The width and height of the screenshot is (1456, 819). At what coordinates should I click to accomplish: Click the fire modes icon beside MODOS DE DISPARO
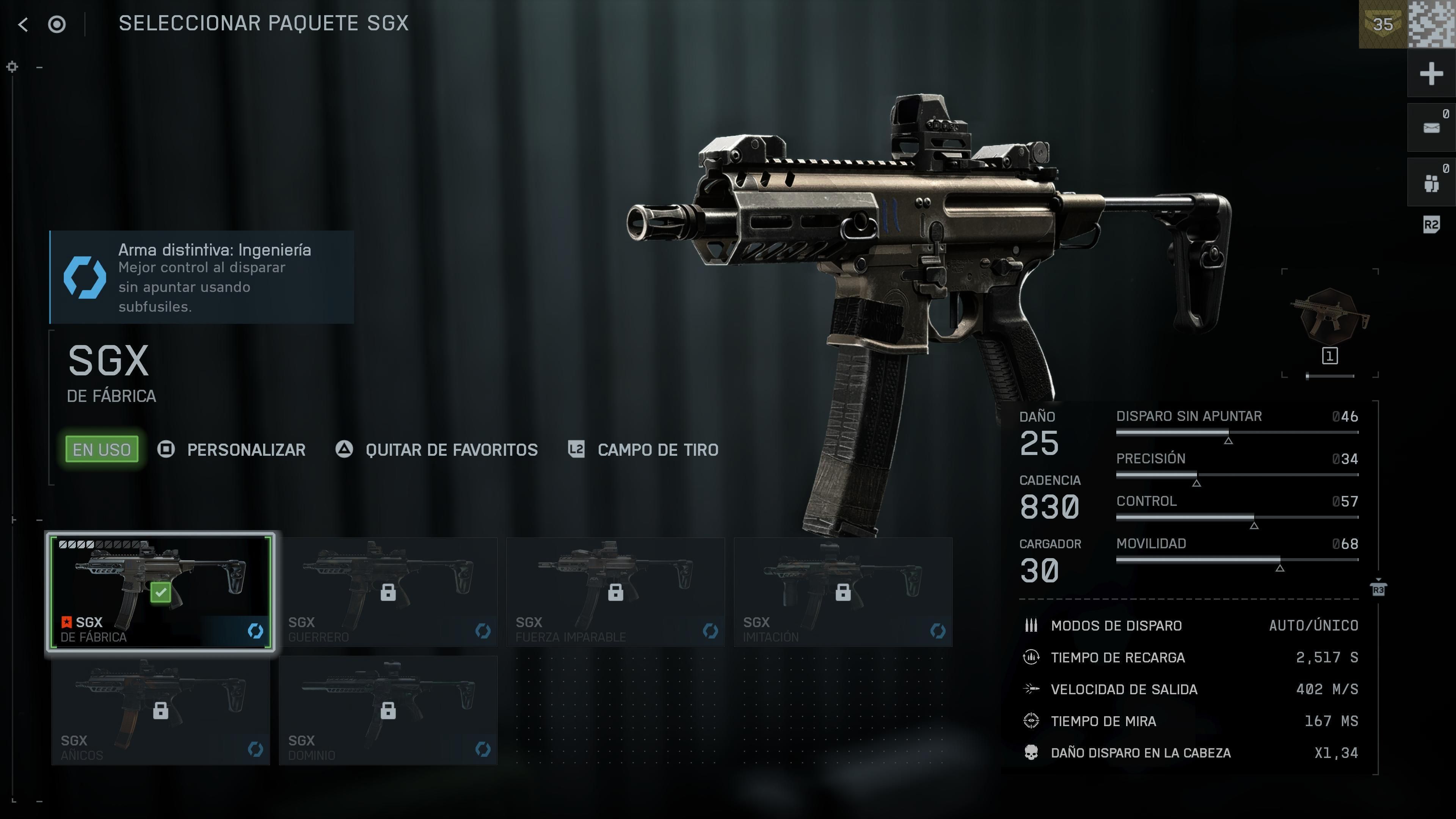click(1031, 625)
